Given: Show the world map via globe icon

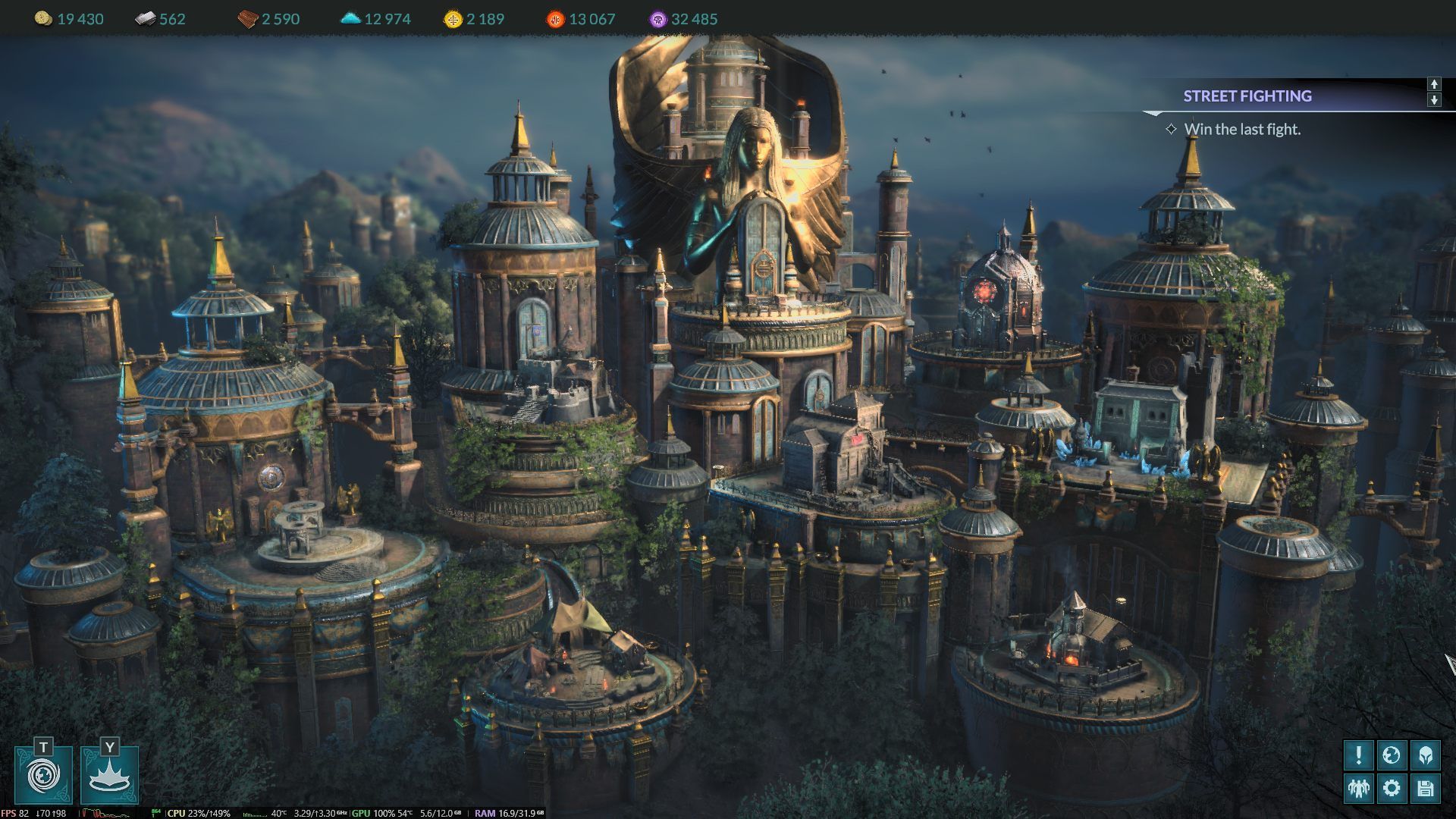Looking at the screenshot, I should pos(1392,755).
